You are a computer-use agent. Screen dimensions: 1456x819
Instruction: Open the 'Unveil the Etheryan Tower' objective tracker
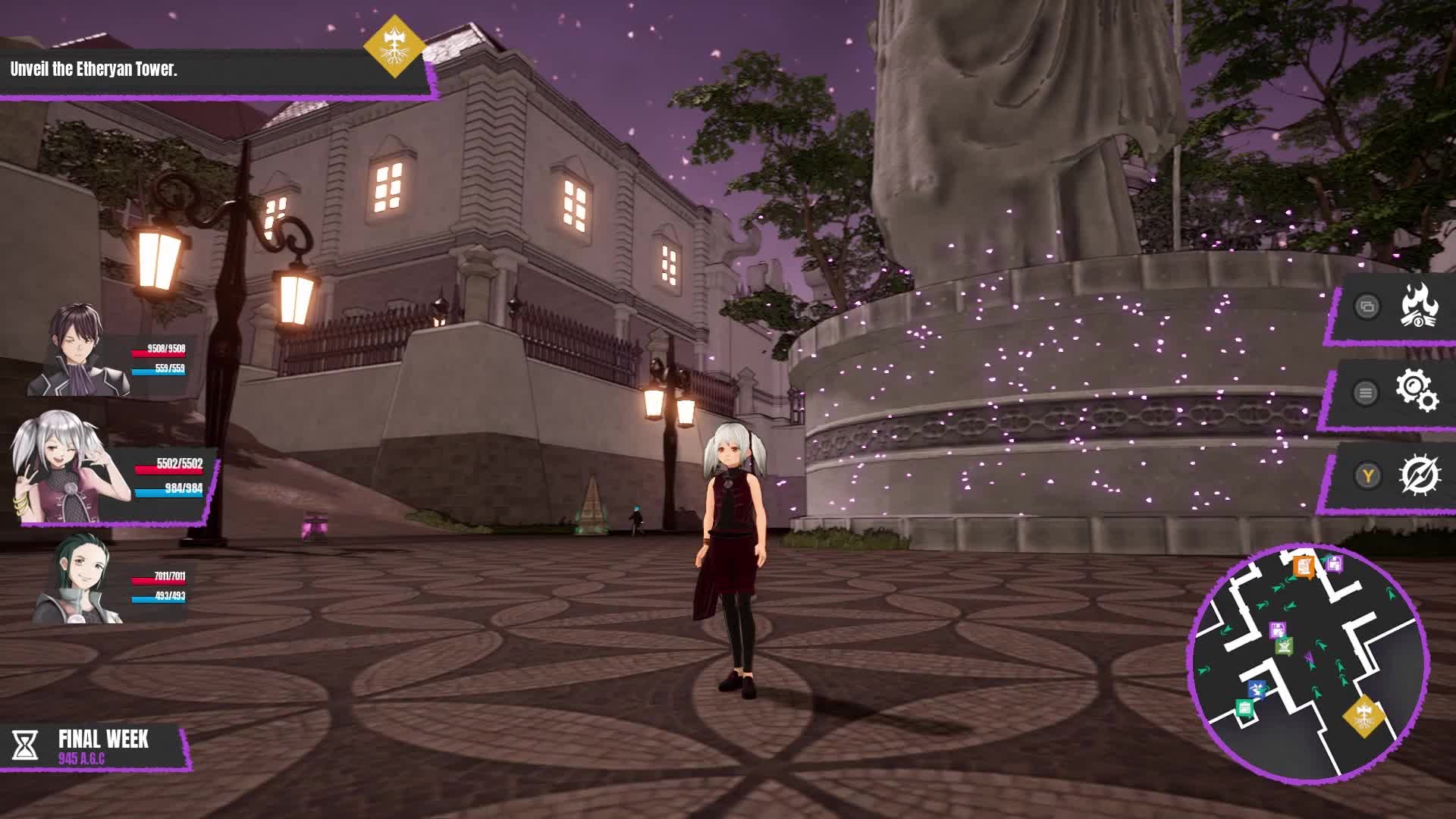click(205, 71)
